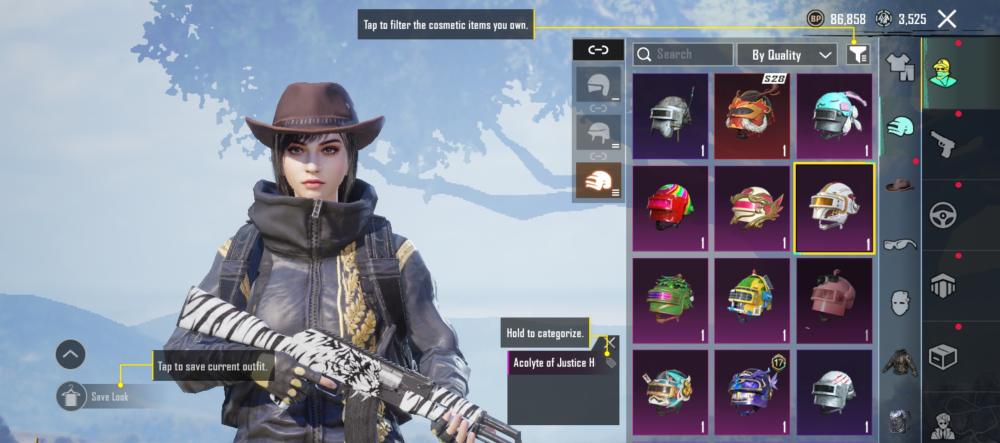Image resolution: width=1000 pixels, height=443 pixels.
Task: Select the plain pink helmet
Action: (833, 298)
